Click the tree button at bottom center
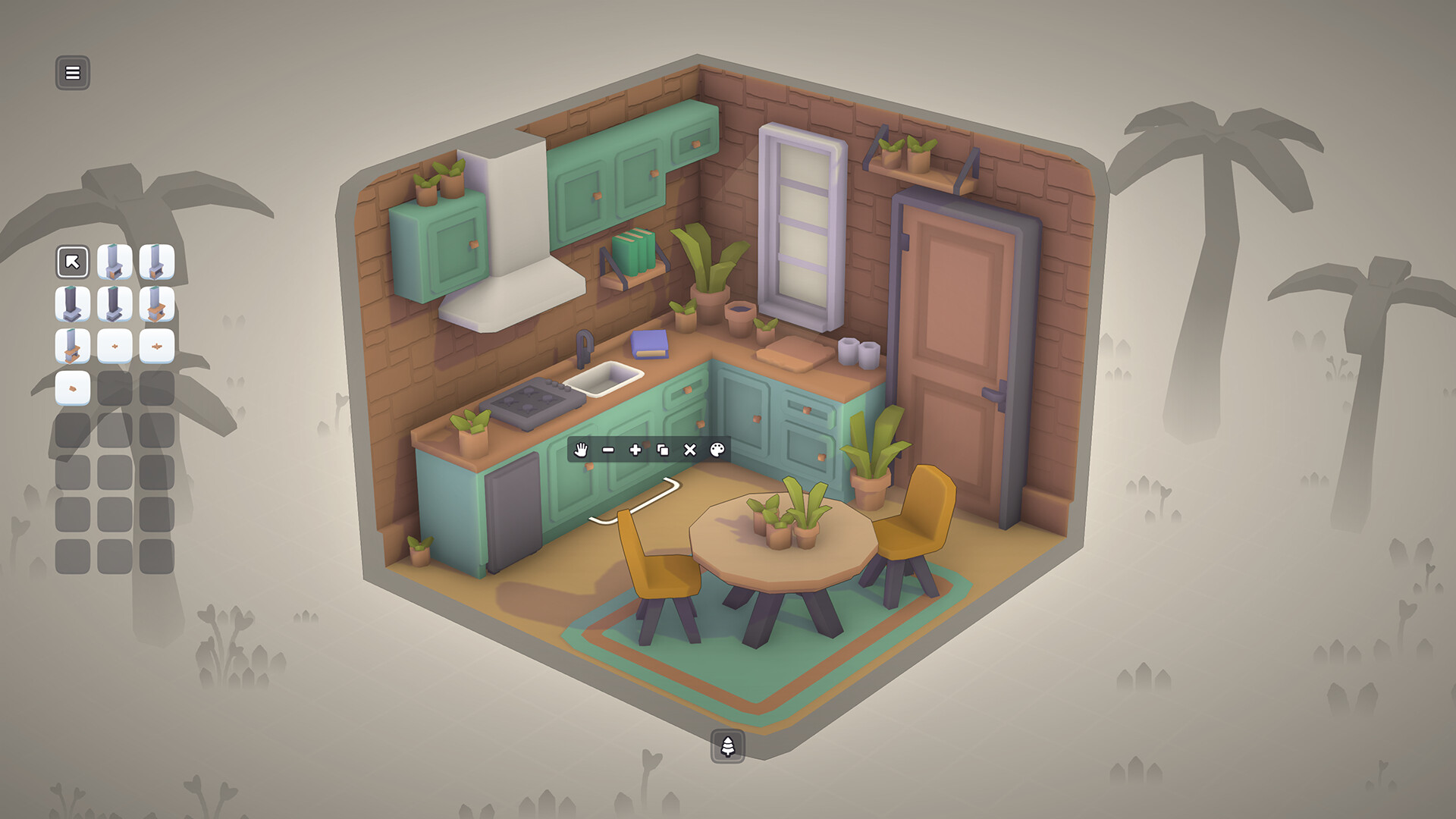Screen dimensions: 1456x819 click(727, 745)
